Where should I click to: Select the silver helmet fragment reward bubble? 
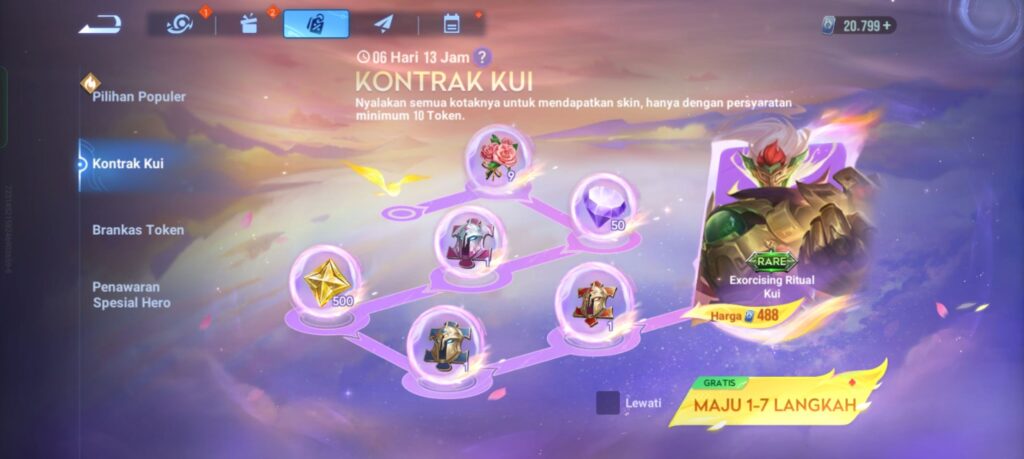coord(470,241)
